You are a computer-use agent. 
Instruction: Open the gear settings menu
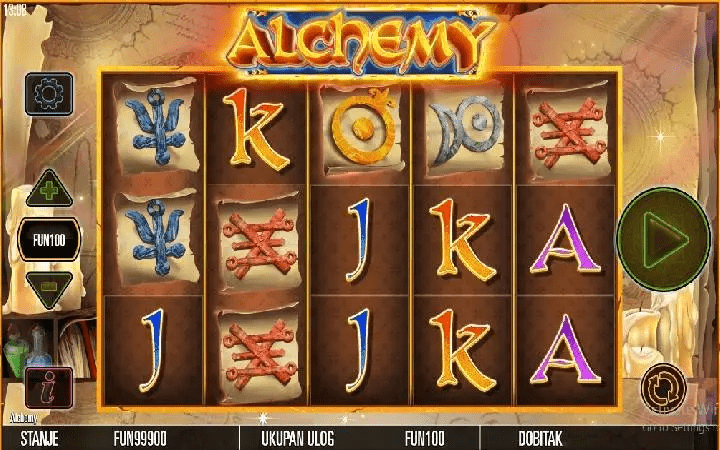tap(47, 95)
